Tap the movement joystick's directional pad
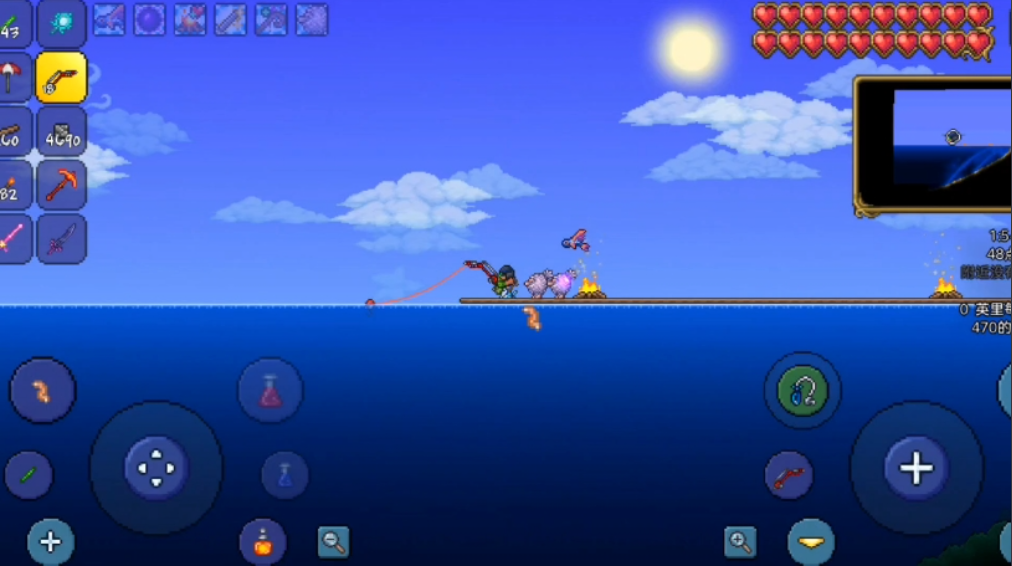The image size is (1012, 566). point(156,467)
